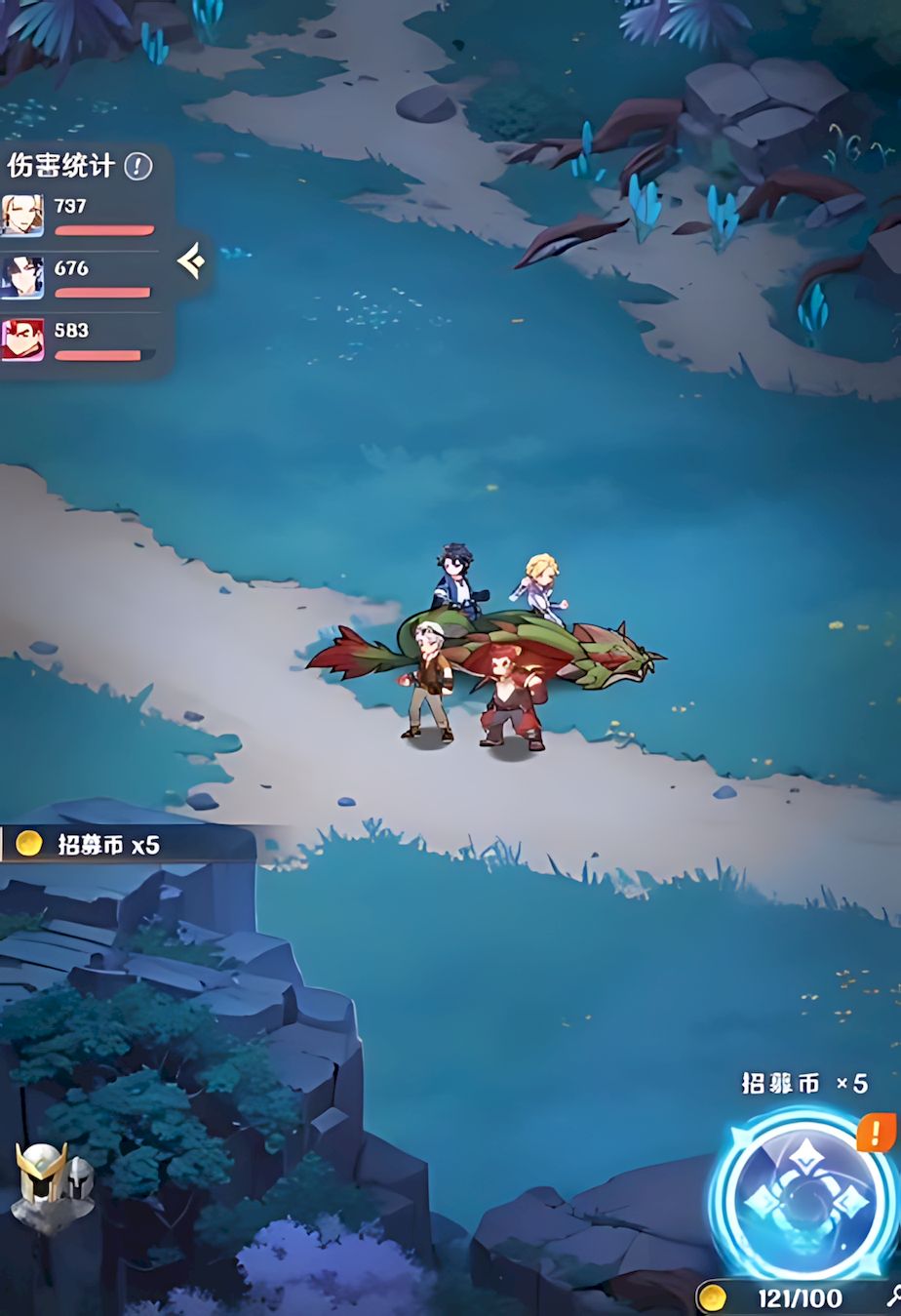This screenshot has width=901, height=1316.
Task: Select the dark-haired hero portrait
Action: [x=22, y=277]
